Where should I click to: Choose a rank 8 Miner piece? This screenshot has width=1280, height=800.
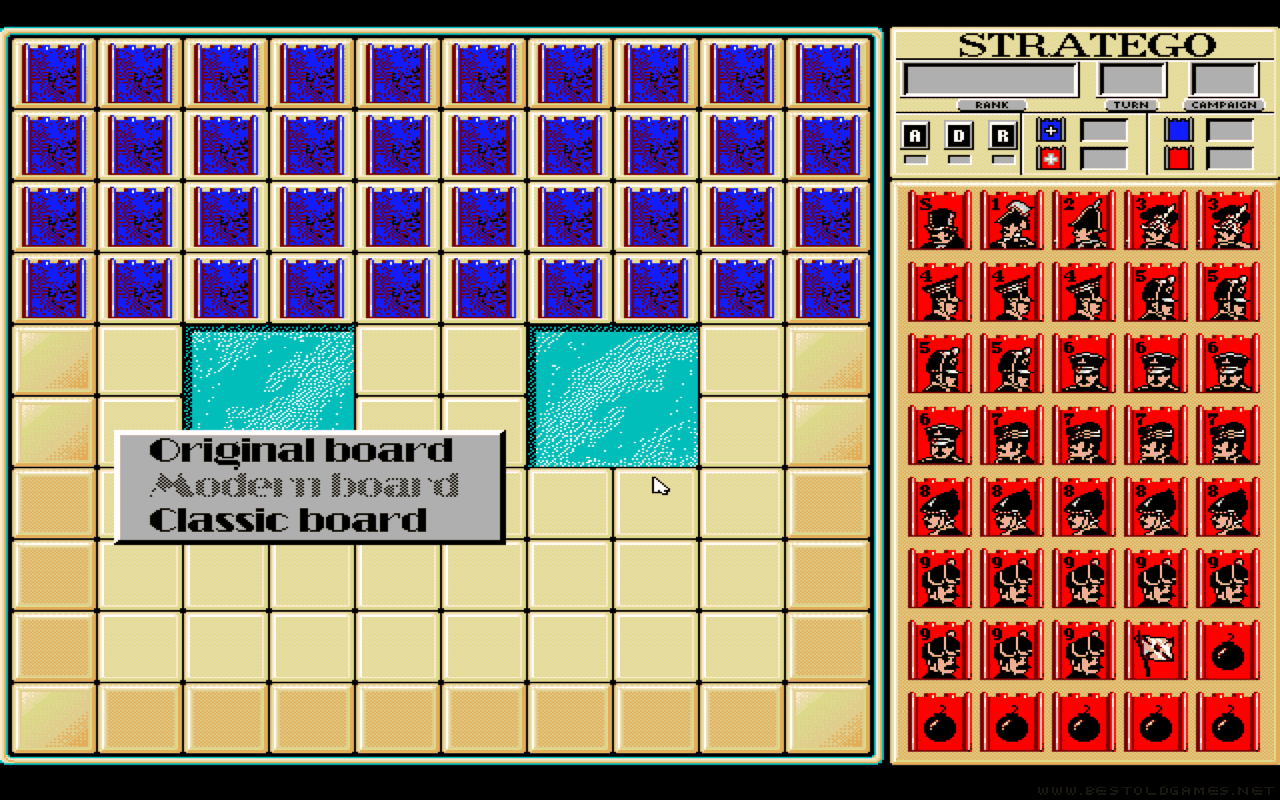(940, 506)
